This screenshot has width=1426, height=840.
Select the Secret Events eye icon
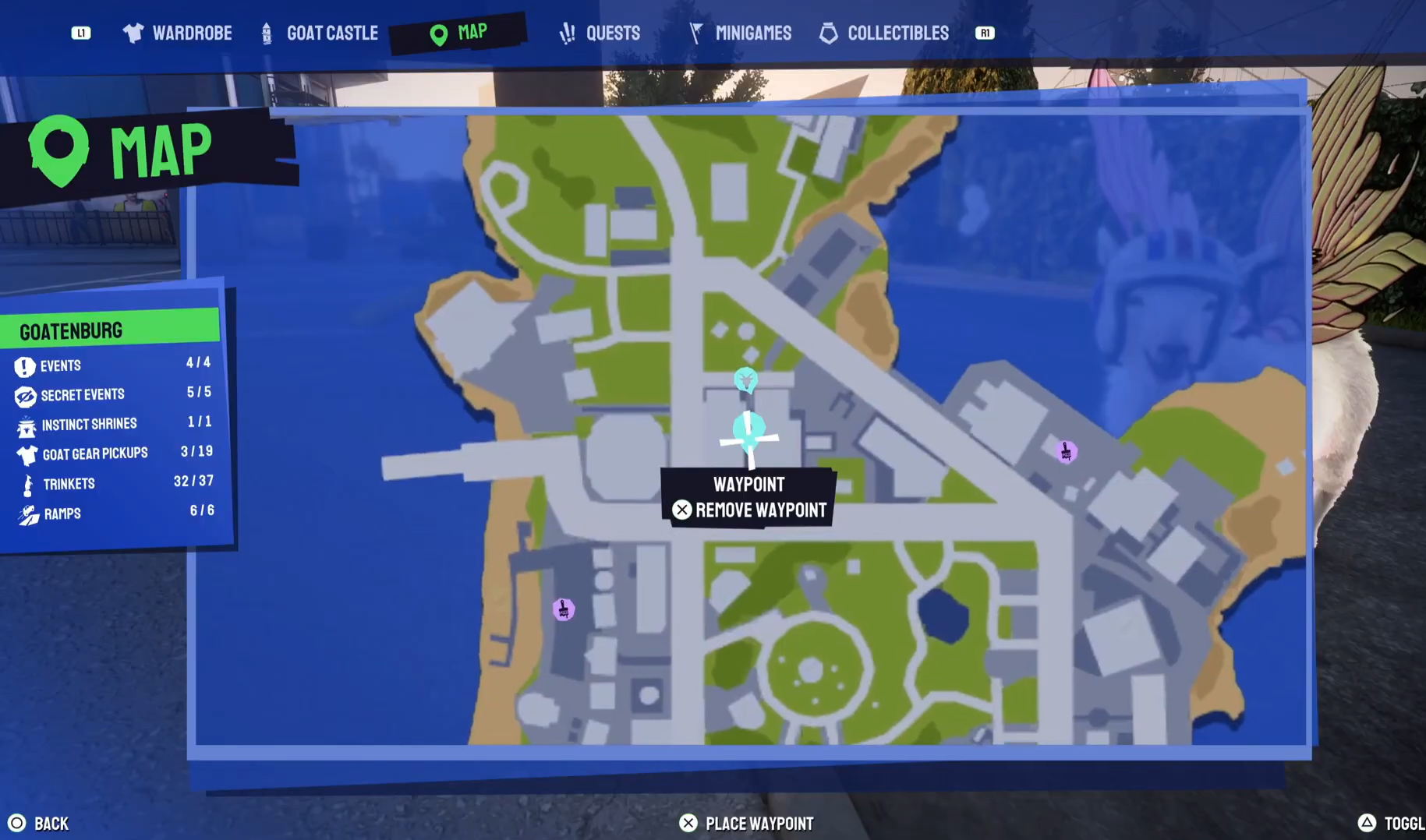click(26, 394)
